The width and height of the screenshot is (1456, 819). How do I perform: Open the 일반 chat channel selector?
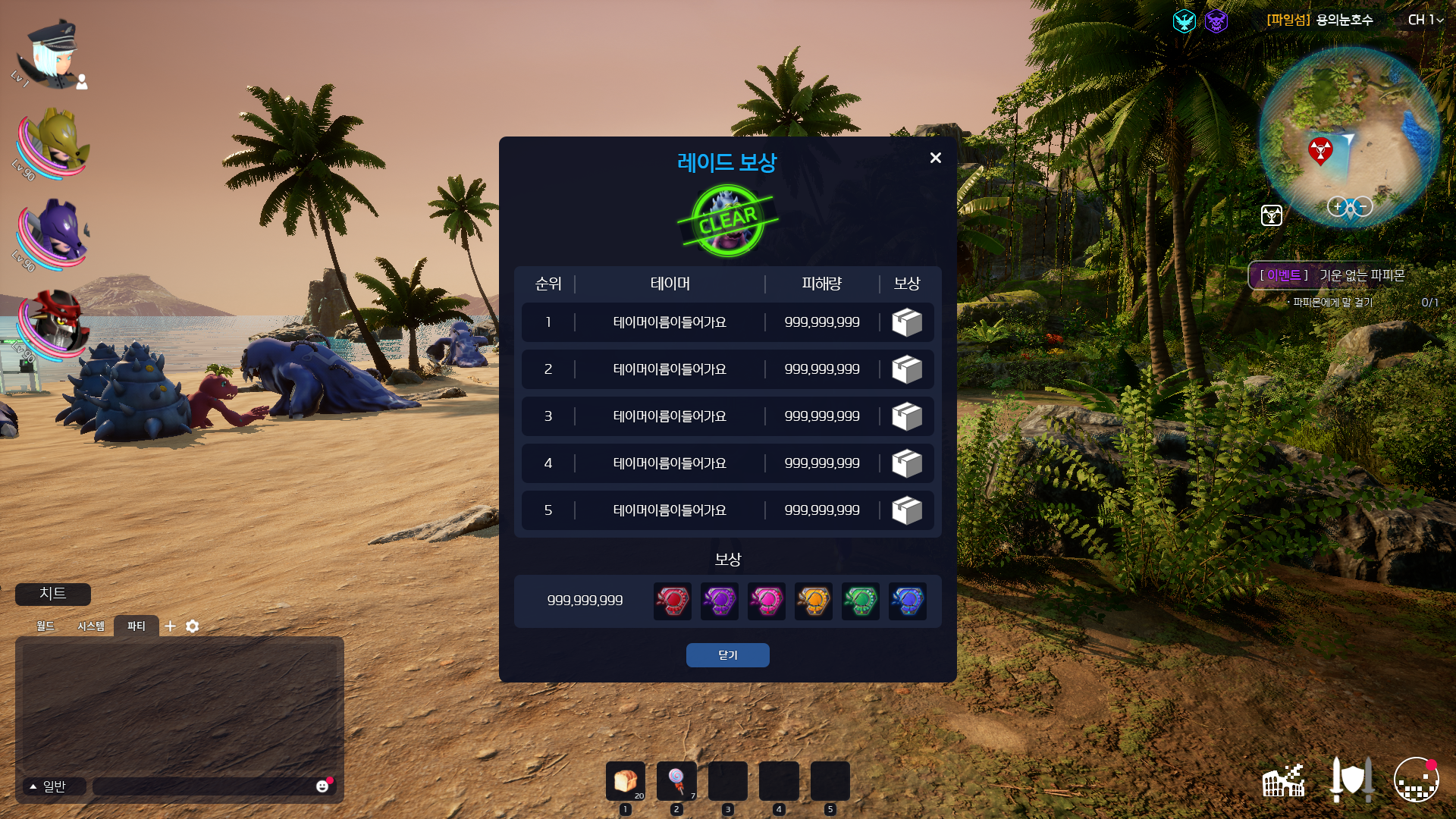coord(49,786)
